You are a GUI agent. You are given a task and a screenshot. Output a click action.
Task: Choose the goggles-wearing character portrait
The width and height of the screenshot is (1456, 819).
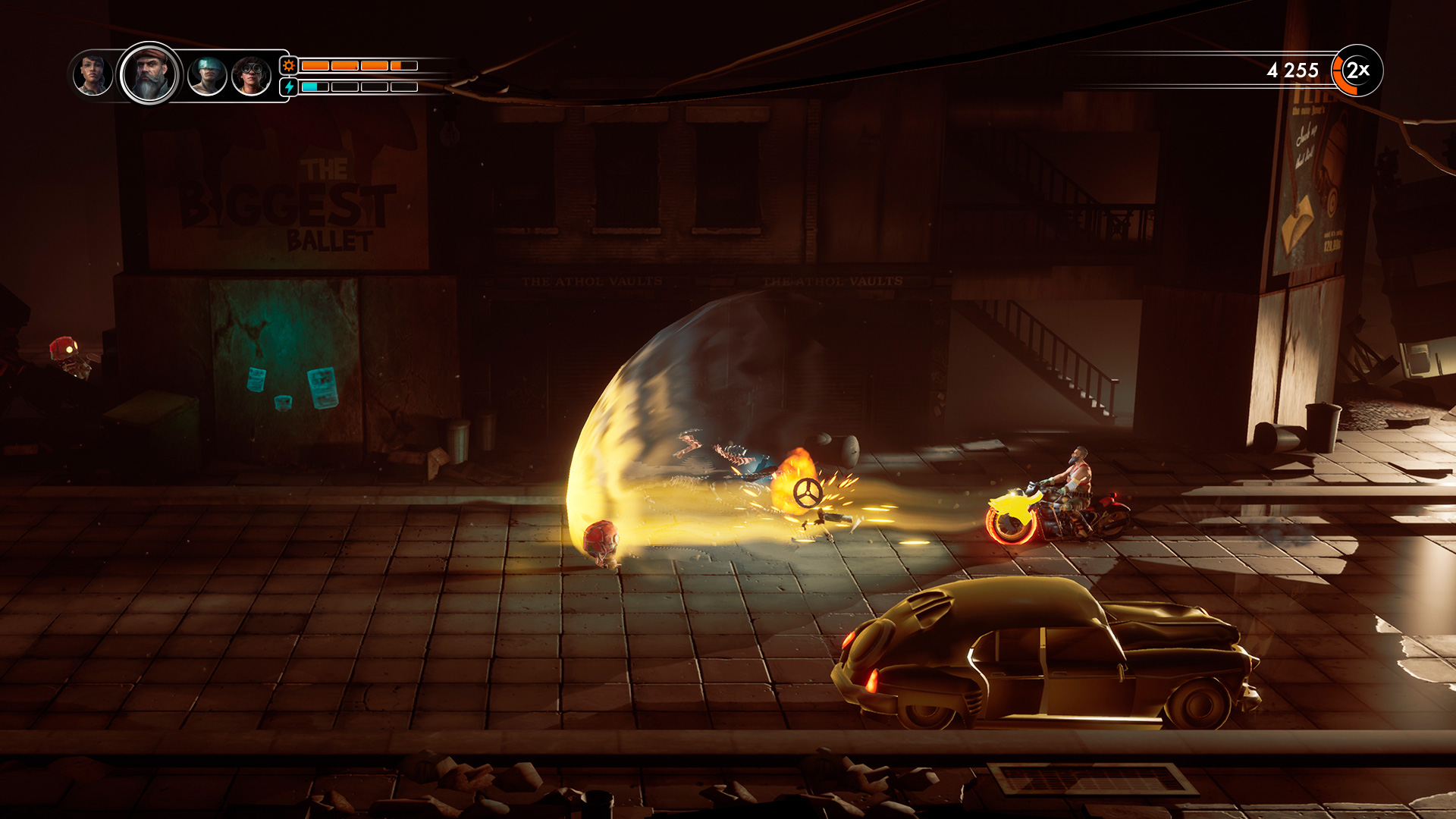point(251,76)
